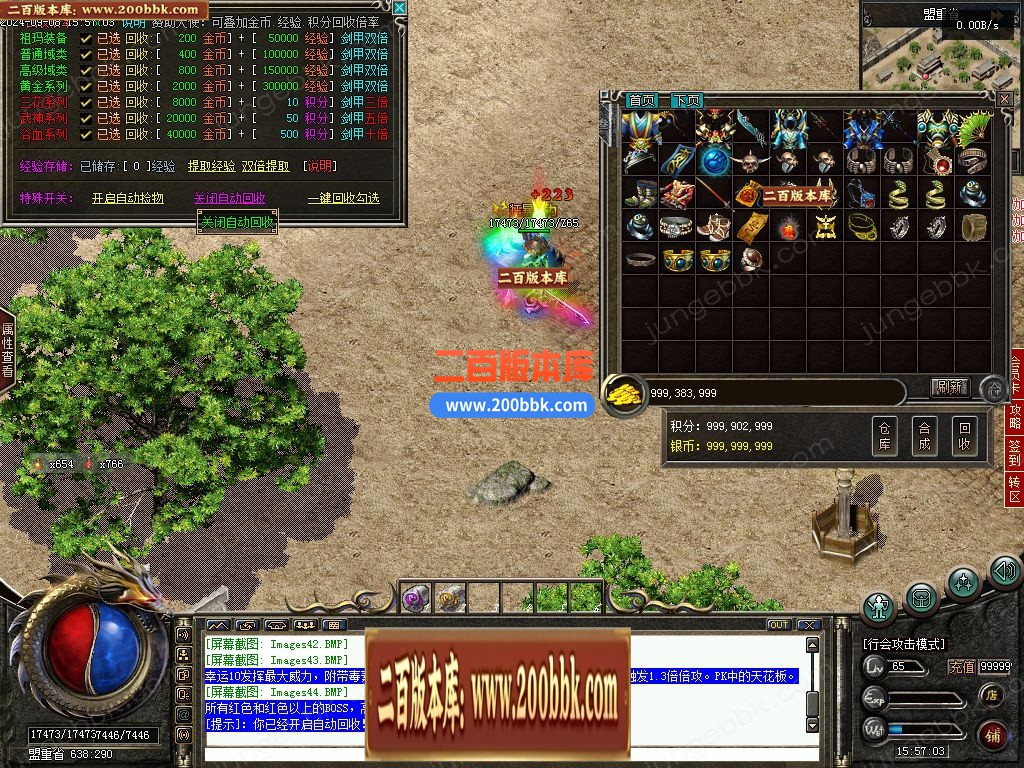Open the 合成 crafting button
This screenshot has width=1024, height=768.
point(924,436)
